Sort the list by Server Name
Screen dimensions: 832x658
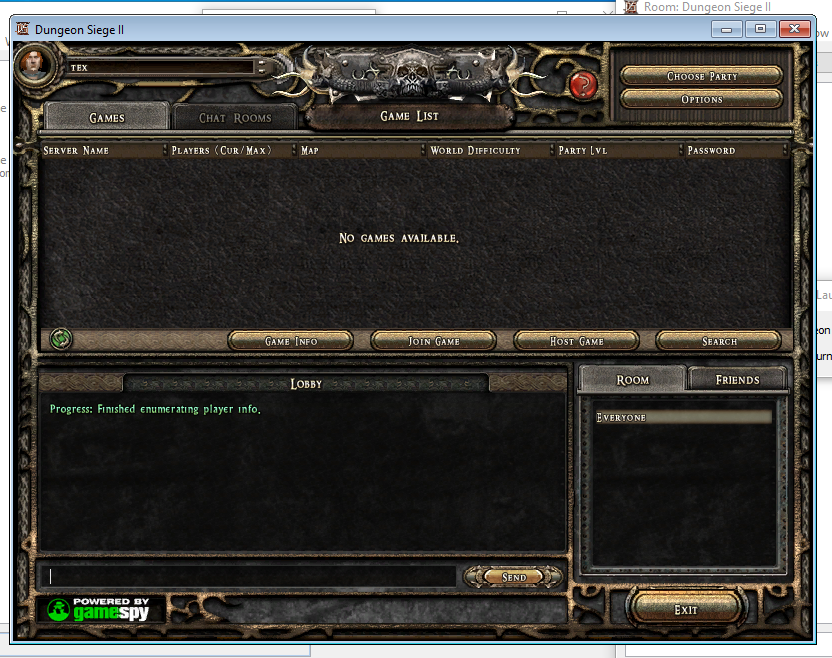[100, 151]
